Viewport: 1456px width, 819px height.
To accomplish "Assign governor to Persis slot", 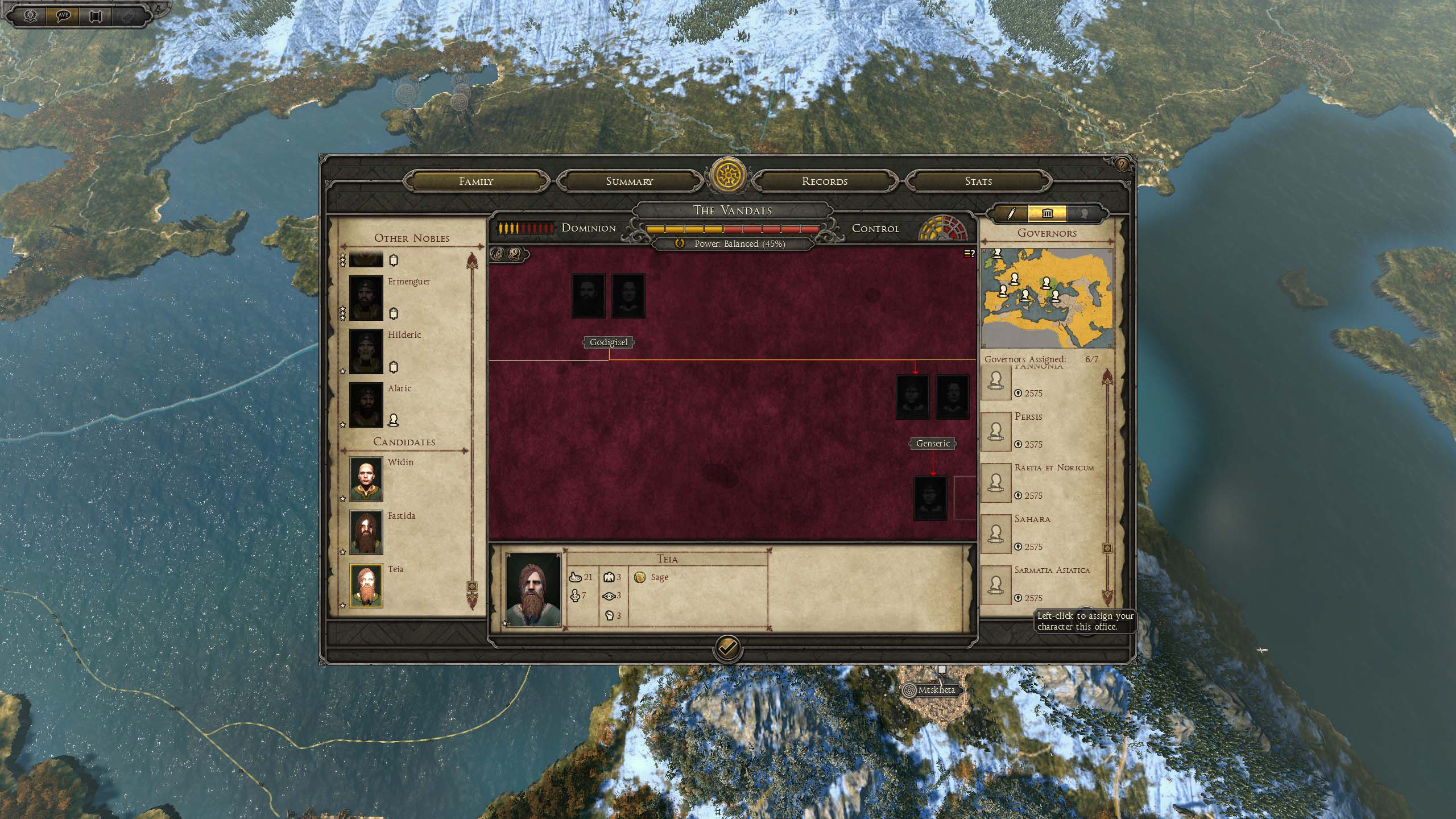I will (x=995, y=431).
